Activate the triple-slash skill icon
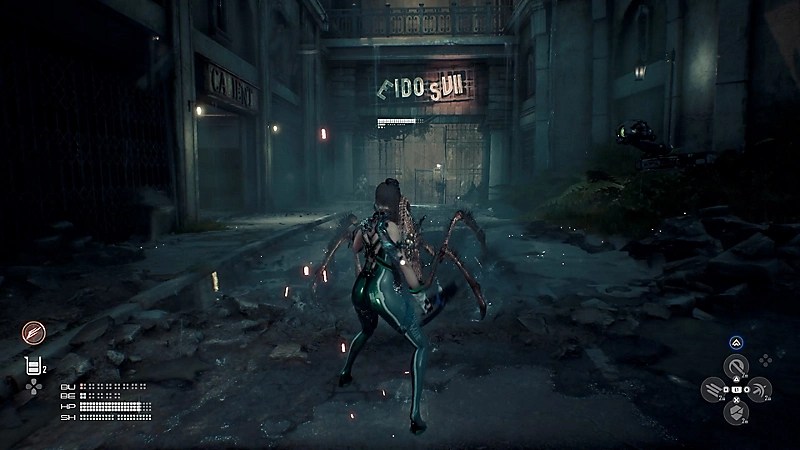 point(713,390)
